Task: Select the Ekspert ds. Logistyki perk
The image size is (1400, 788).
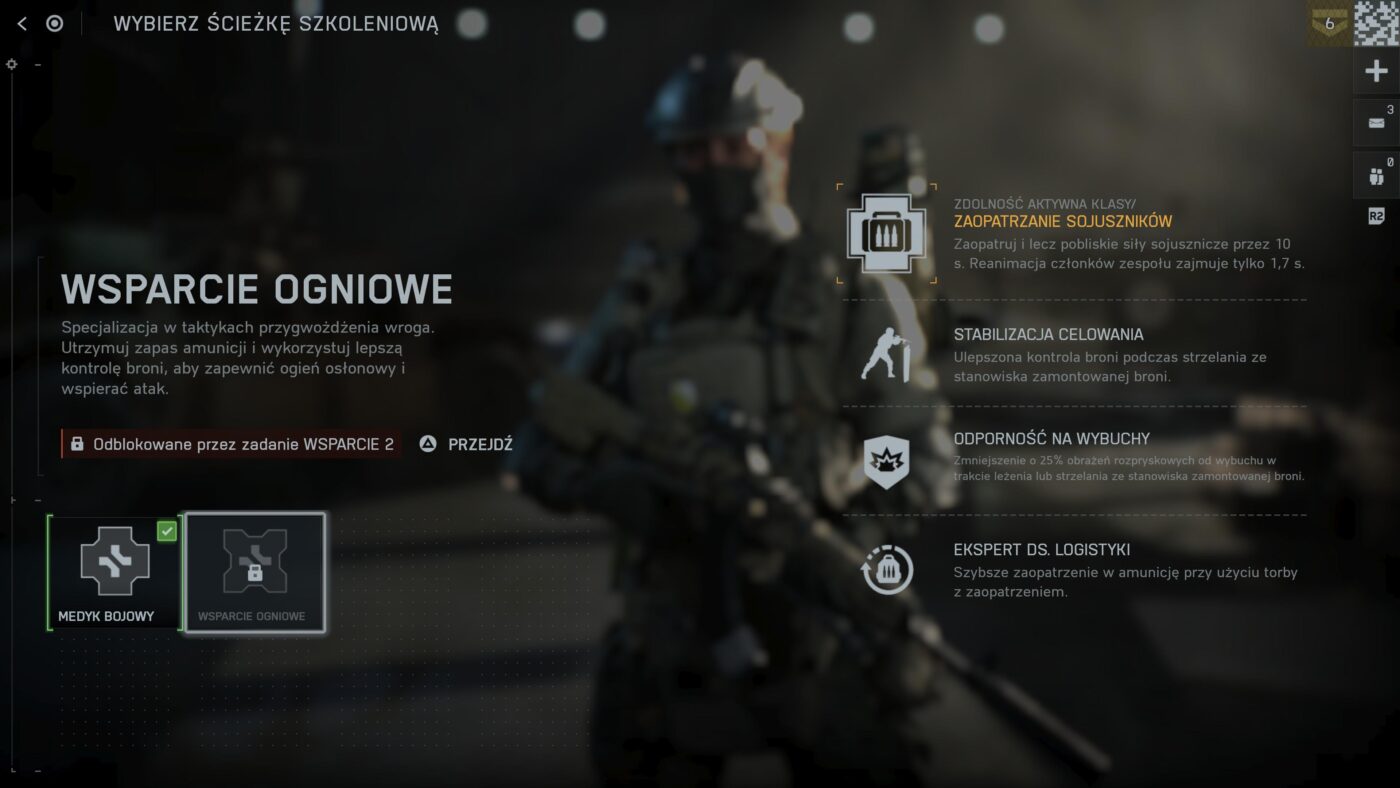Action: pos(886,570)
